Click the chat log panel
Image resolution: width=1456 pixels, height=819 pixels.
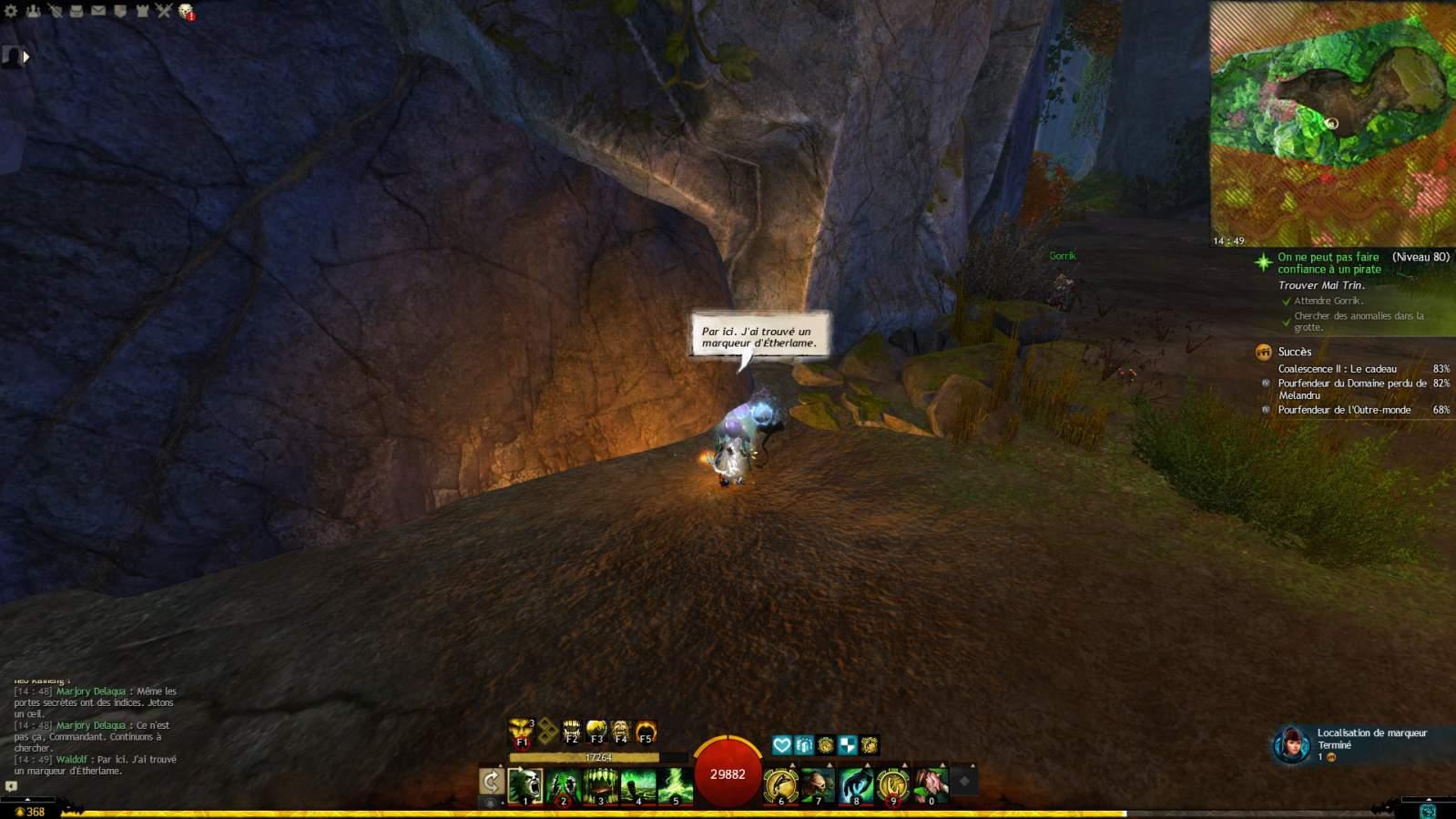96,731
